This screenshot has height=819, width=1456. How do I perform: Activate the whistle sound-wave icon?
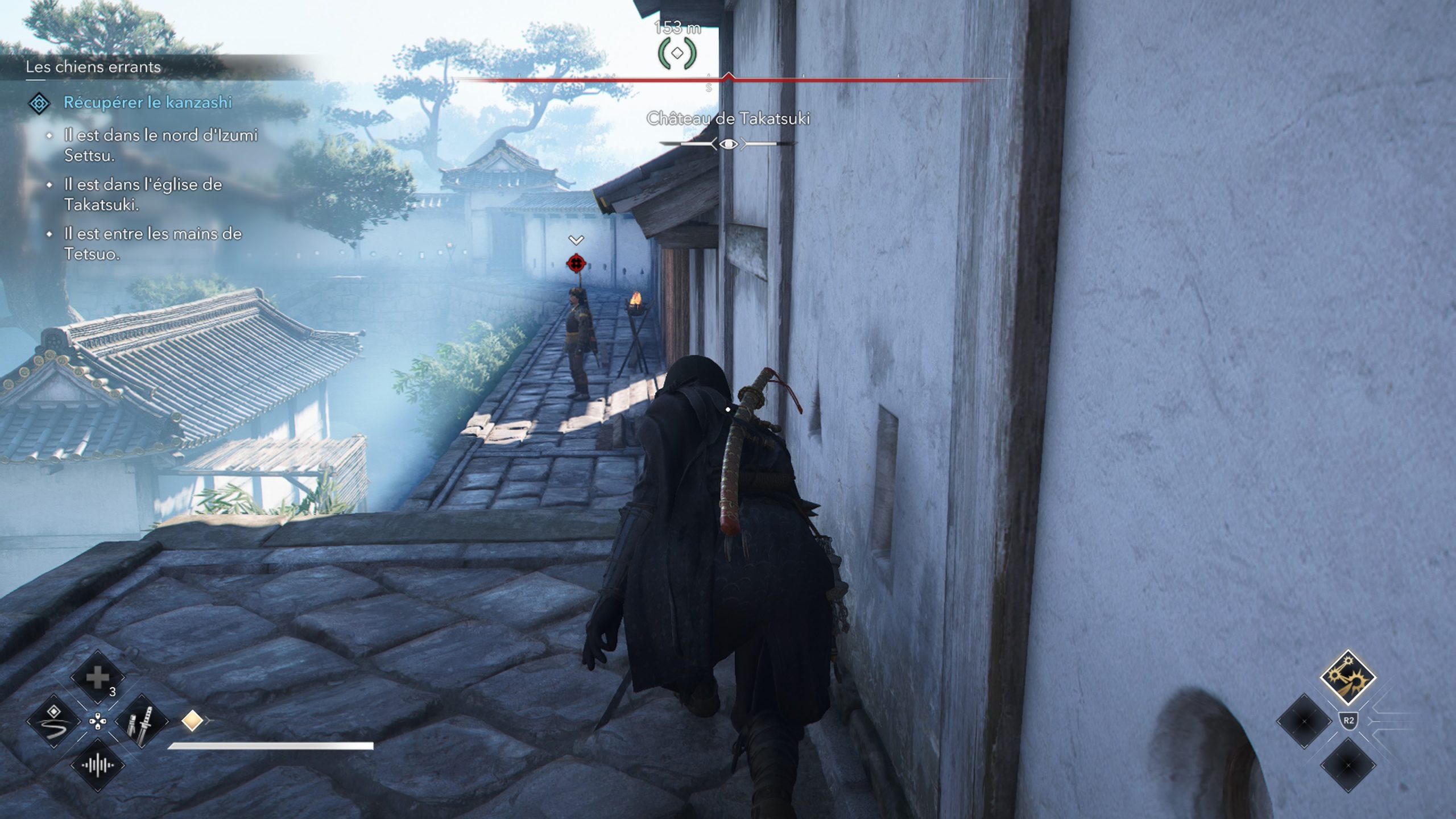(x=97, y=765)
